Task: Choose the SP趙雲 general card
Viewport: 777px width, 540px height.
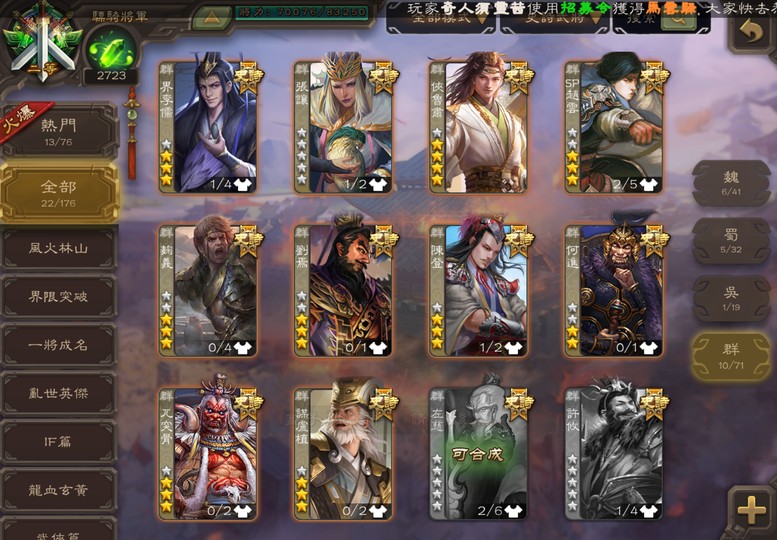Action: [614, 127]
